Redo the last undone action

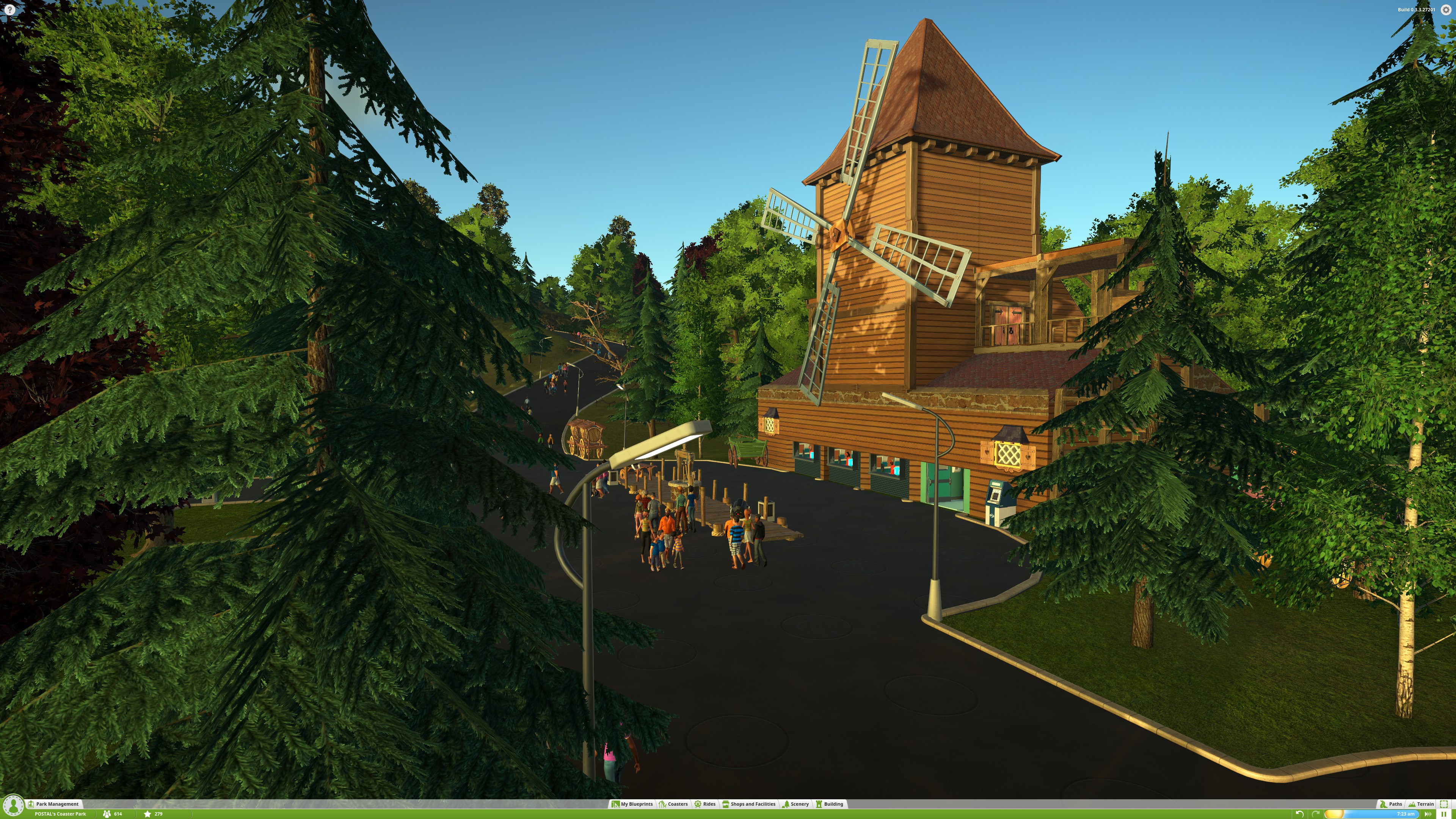pos(1315,814)
